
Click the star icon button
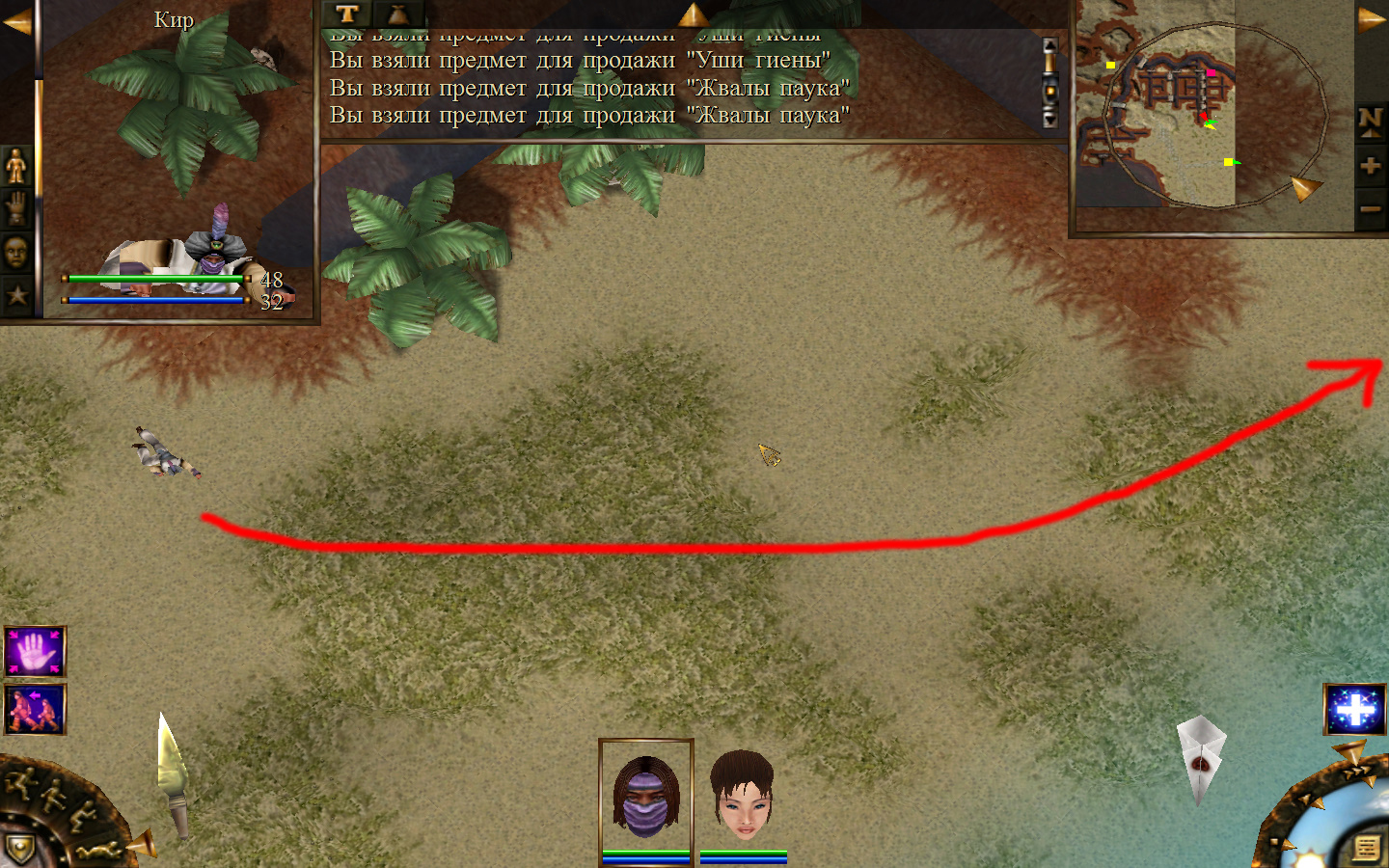tap(16, 295)
